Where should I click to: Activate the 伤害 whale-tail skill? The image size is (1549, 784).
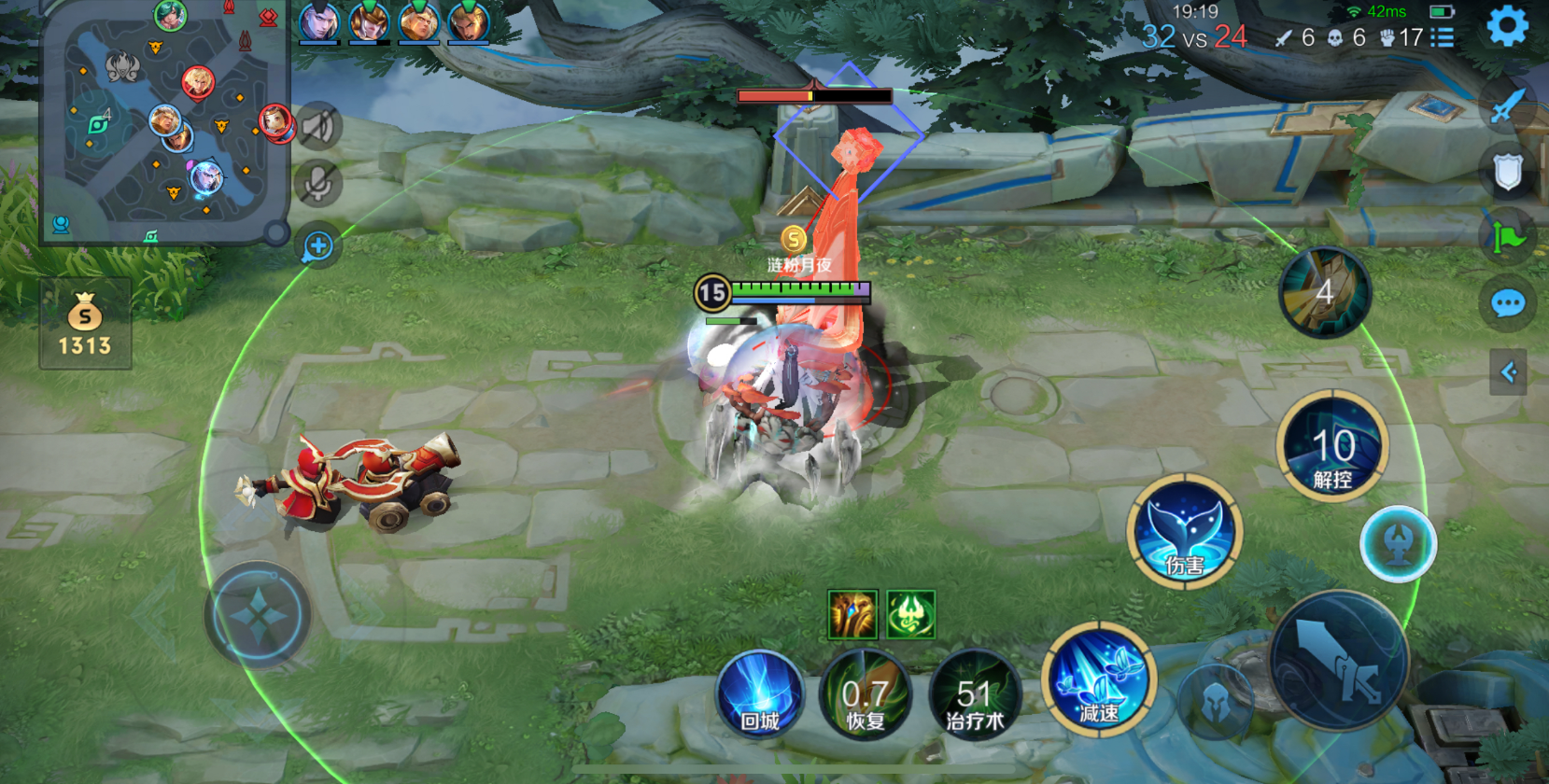1184,532
